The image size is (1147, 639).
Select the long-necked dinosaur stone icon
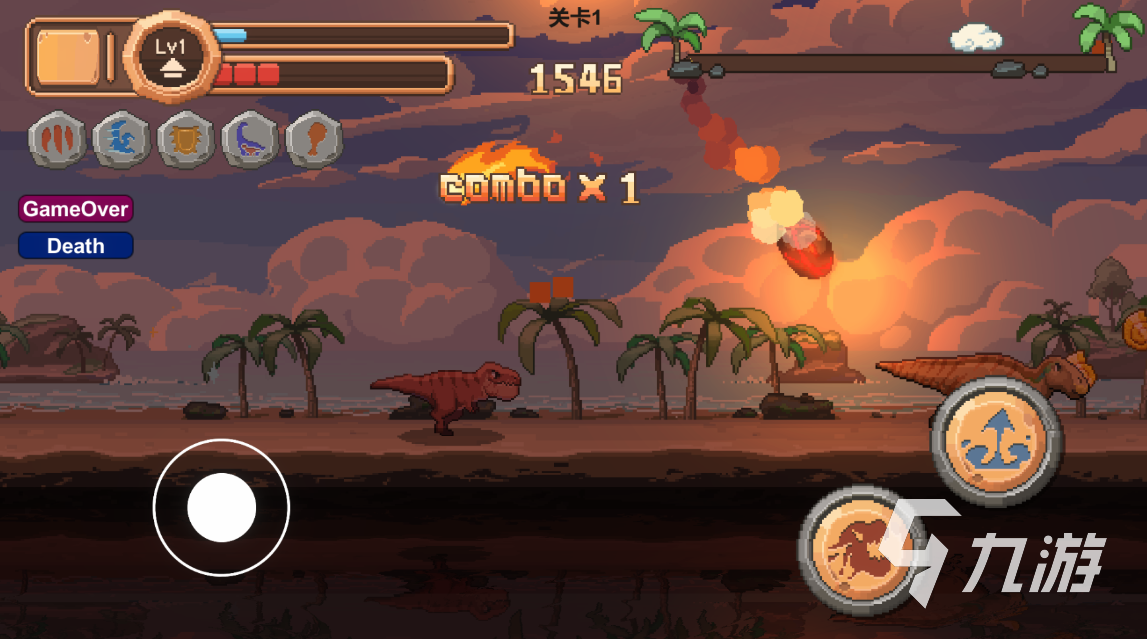click(250, 140)
